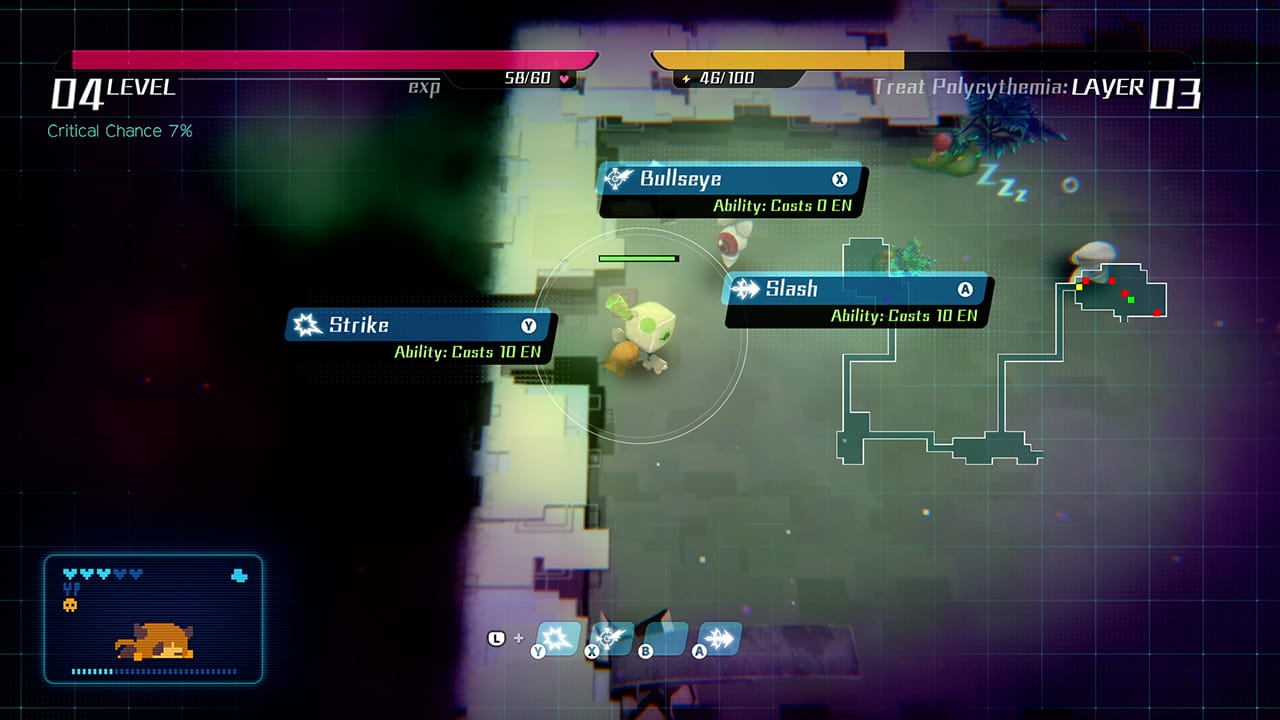The image size is (1280, 720).
Task: Click the blue cross icon in the pet panel
Action: click(x=237, y=574)
